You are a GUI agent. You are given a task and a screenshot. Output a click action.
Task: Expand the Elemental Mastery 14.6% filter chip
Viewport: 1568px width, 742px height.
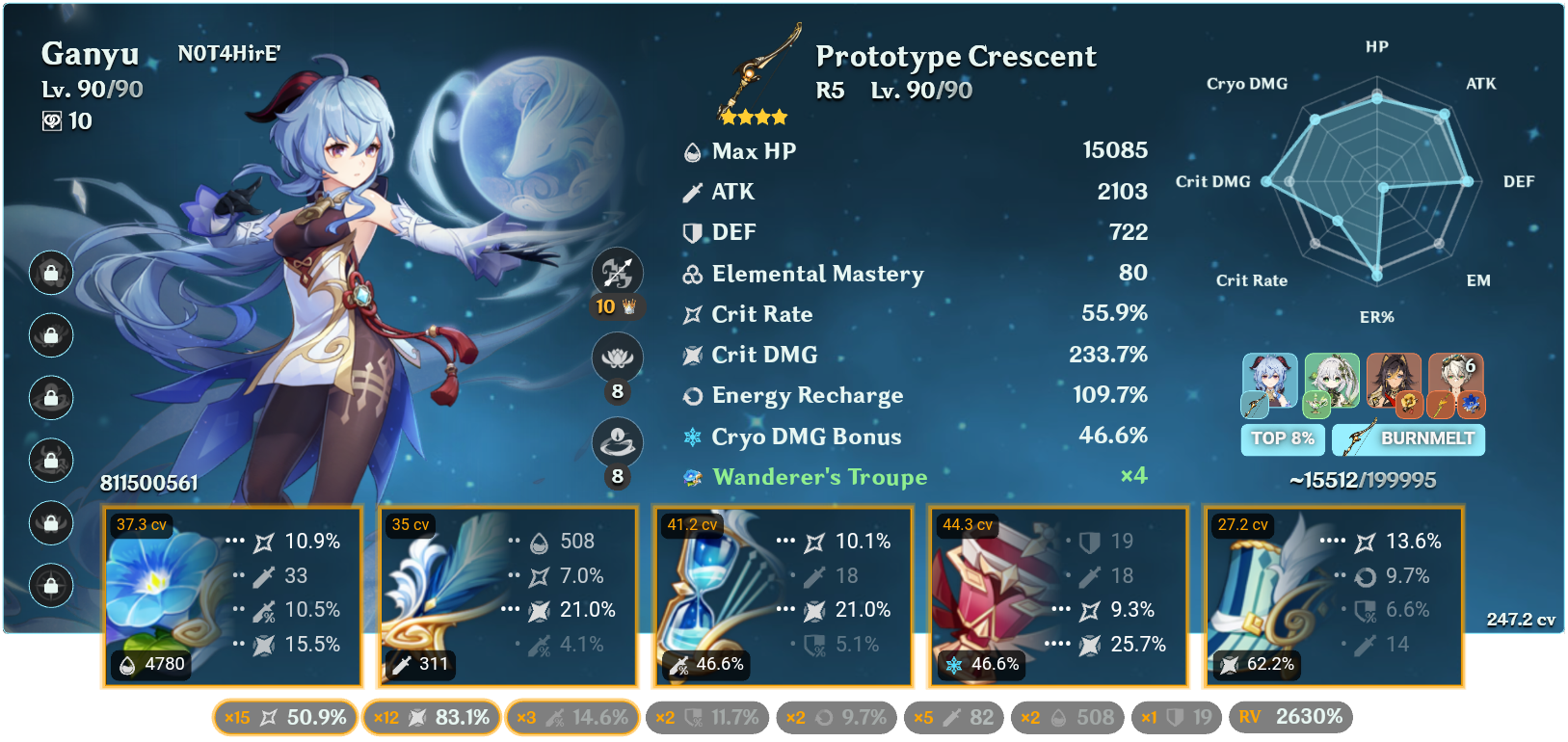coord(572,717)
